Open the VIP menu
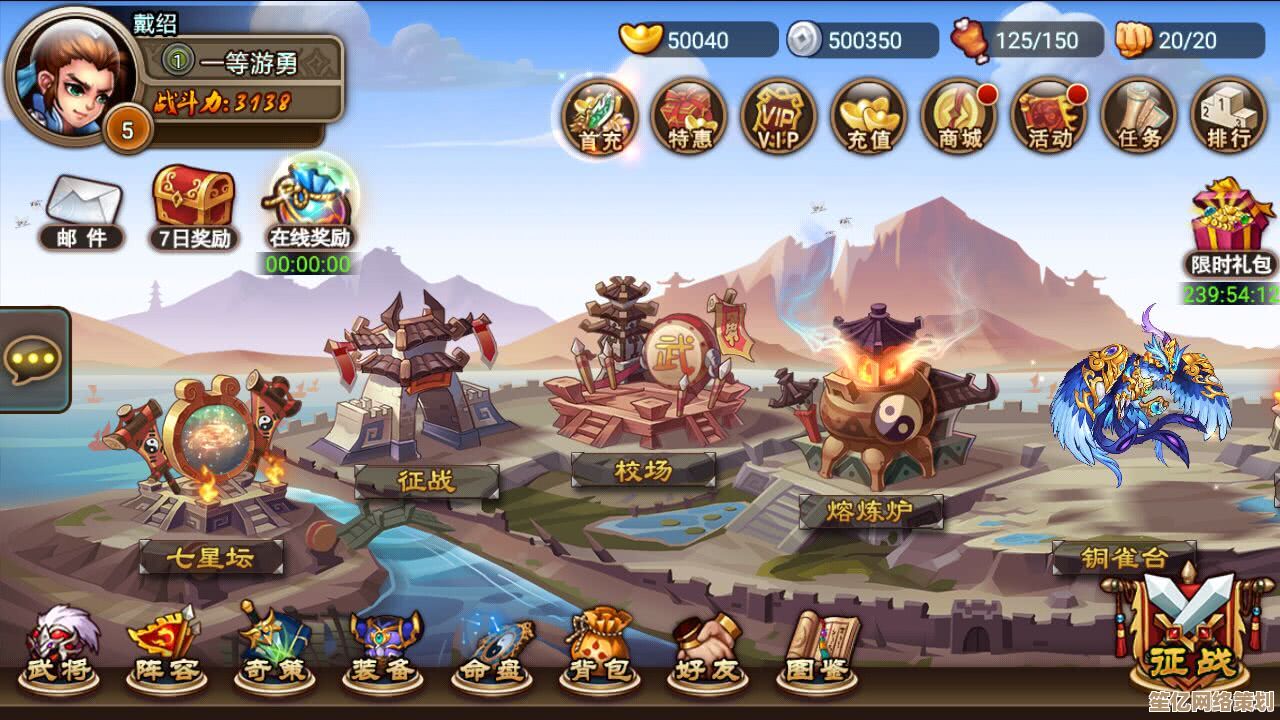1280x720 pixels. point(778,116)
